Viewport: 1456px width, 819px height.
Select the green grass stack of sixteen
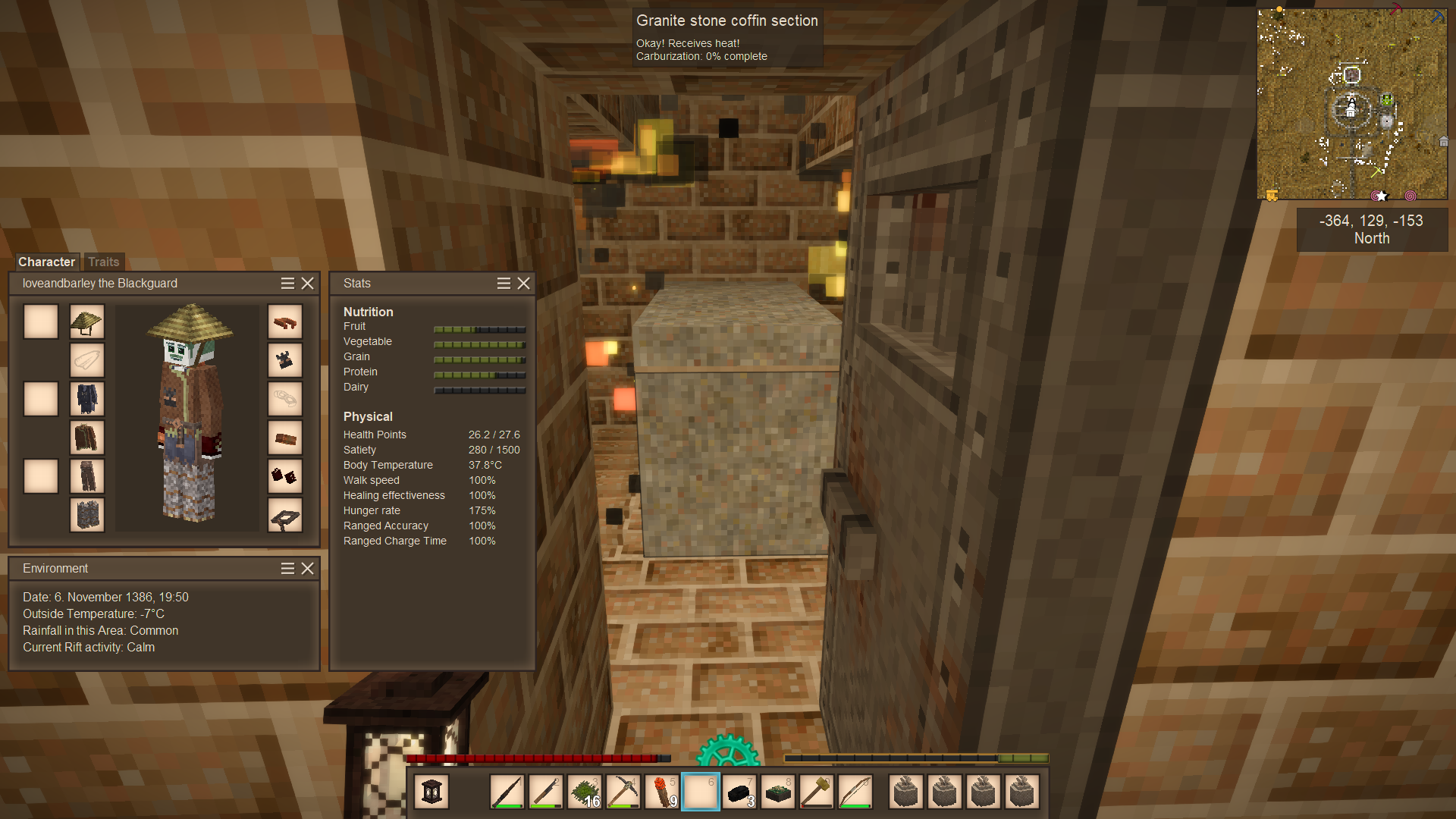(x=585, y=792)
